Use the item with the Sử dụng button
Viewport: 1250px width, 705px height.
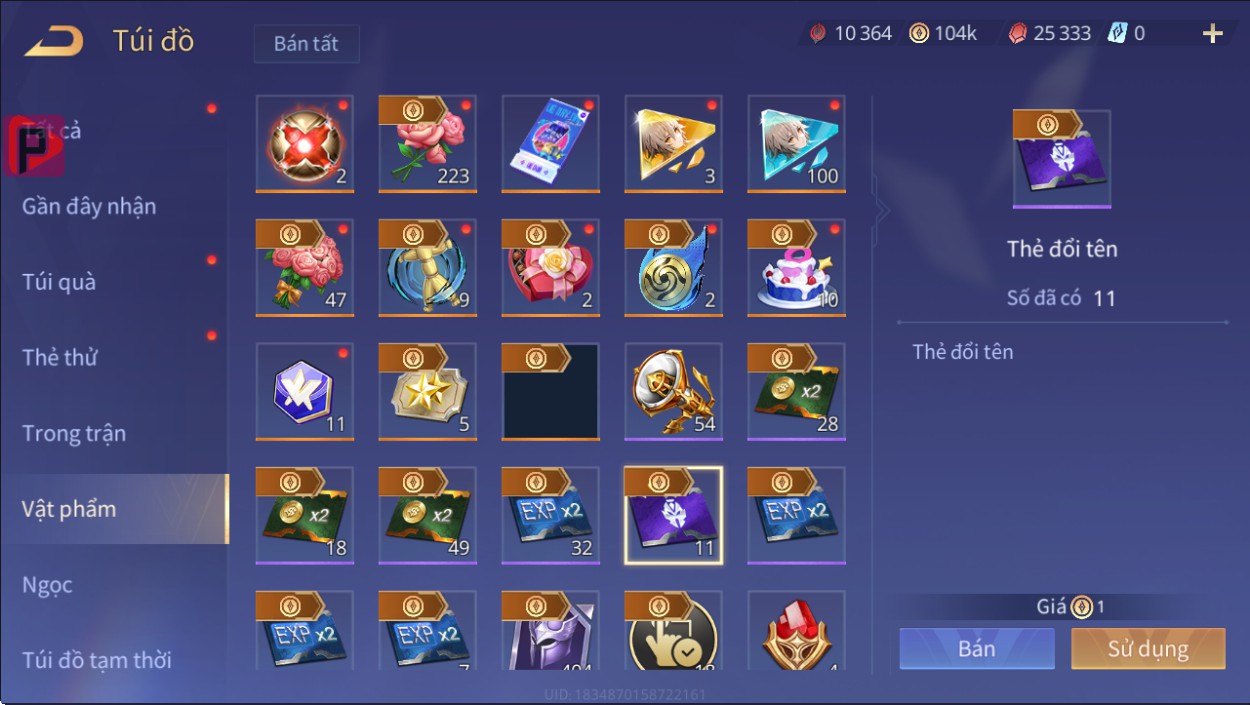1147,648
